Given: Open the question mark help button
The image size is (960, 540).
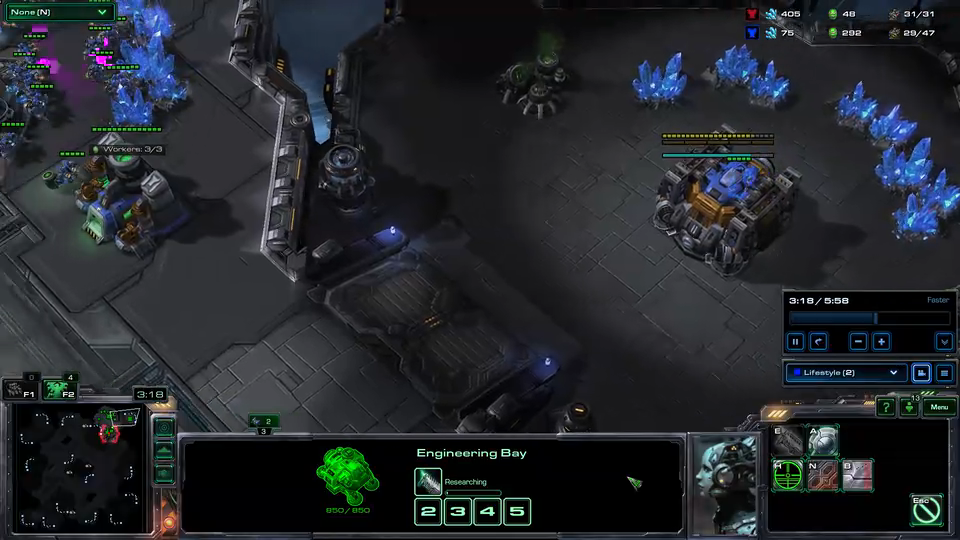Looking at the screenshot, I should click(x=885, y=407).
